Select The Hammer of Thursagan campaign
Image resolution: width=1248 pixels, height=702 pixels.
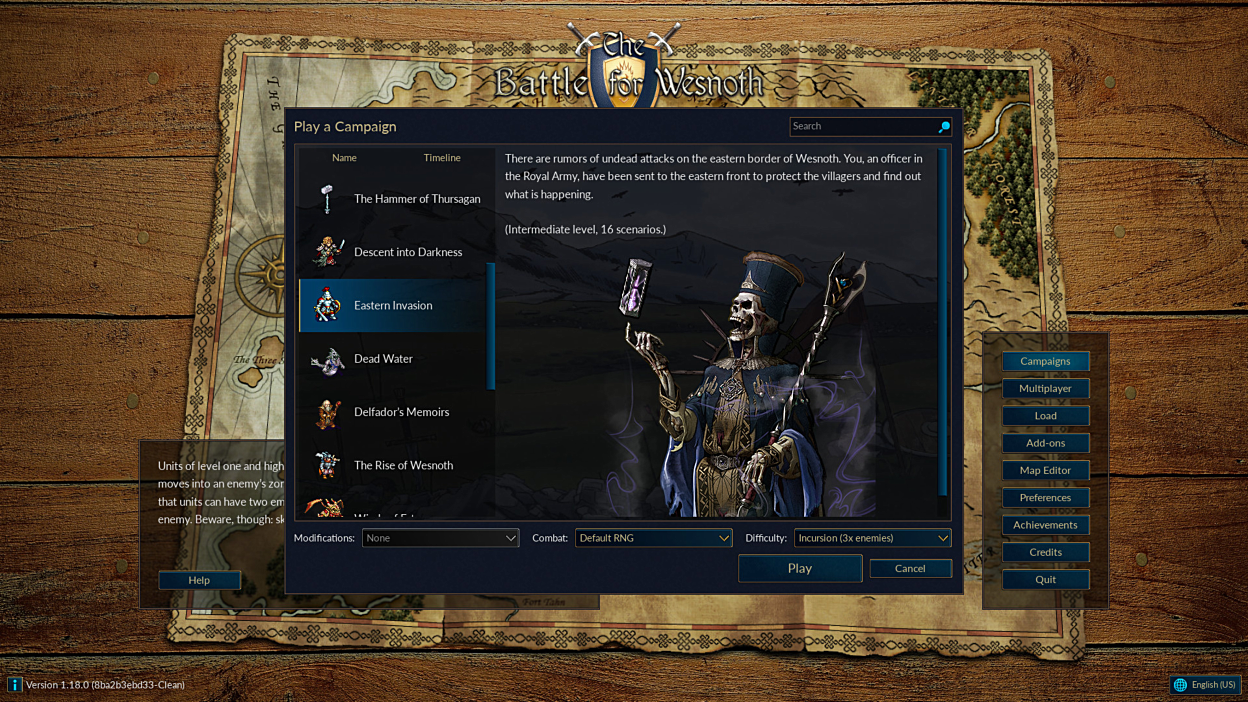(396, 199)
